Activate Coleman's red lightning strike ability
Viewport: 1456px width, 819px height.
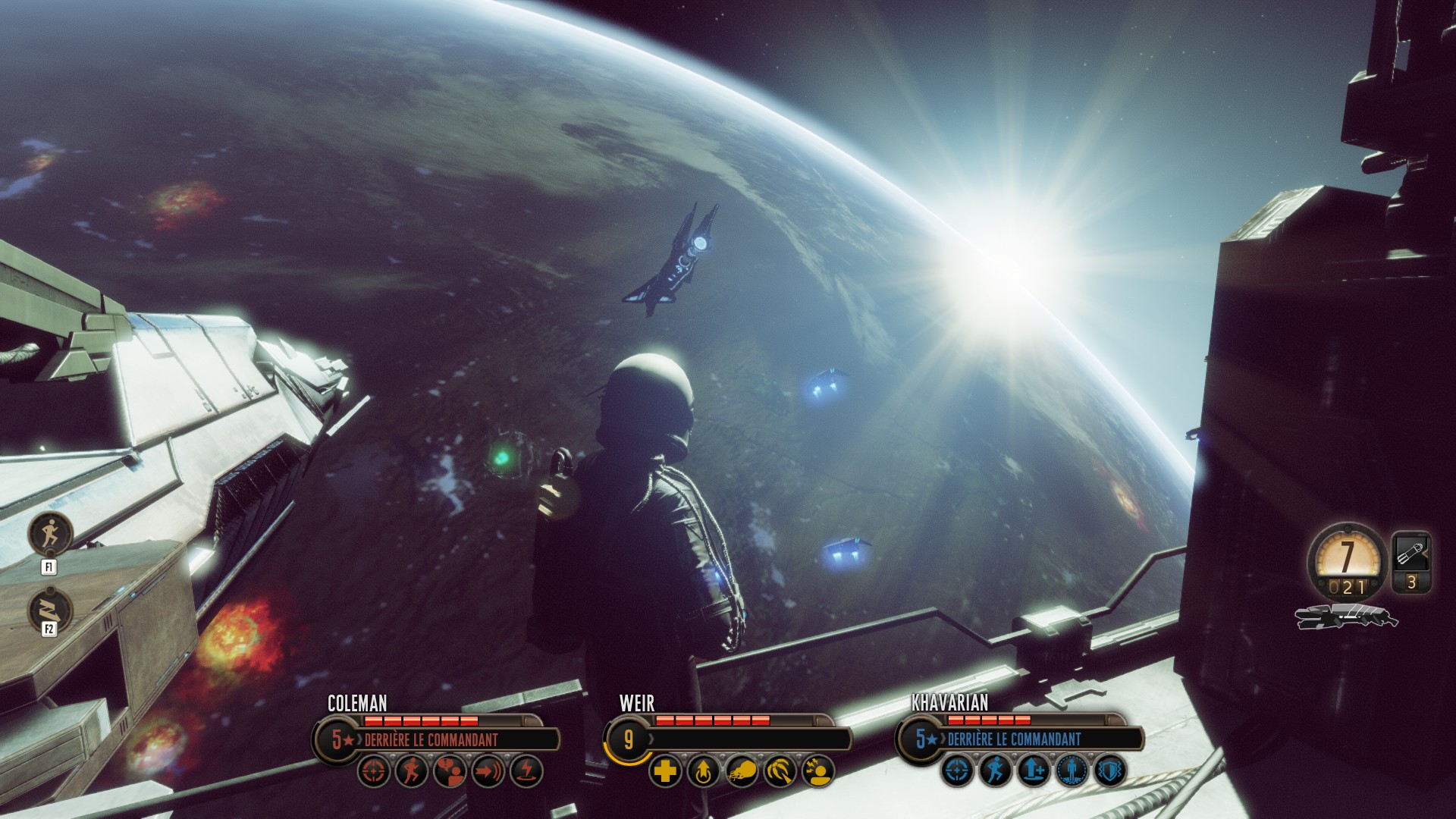coord(526,771)
